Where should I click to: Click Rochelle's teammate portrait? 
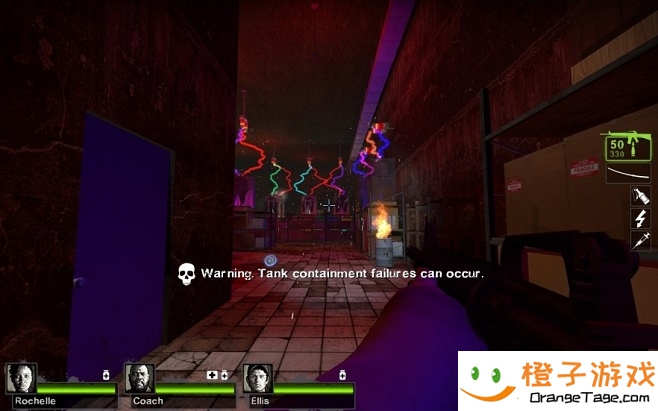click(x=21, y=378)
